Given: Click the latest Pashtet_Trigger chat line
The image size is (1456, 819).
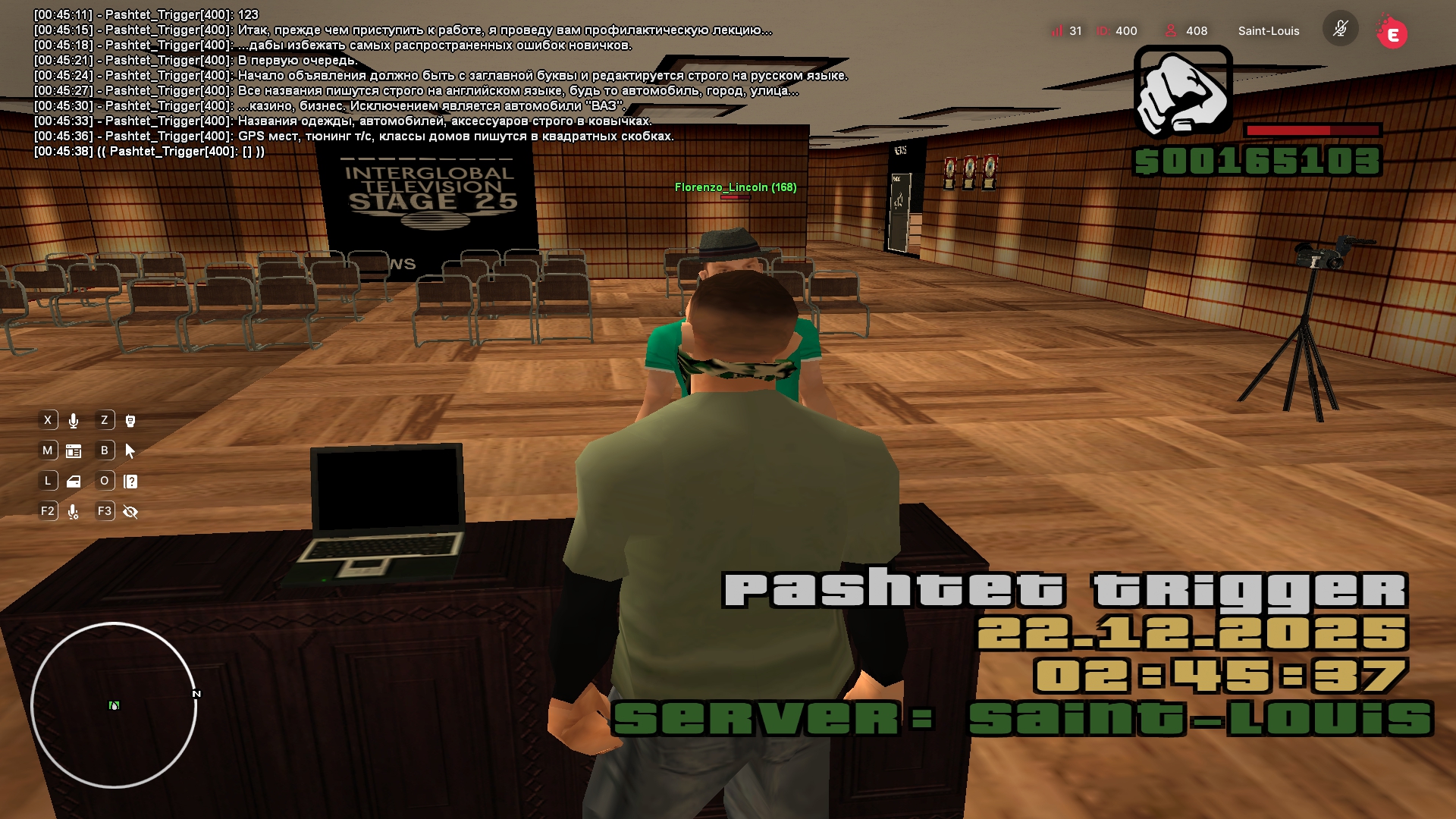Looking at the screenshot, I should 149,152.
